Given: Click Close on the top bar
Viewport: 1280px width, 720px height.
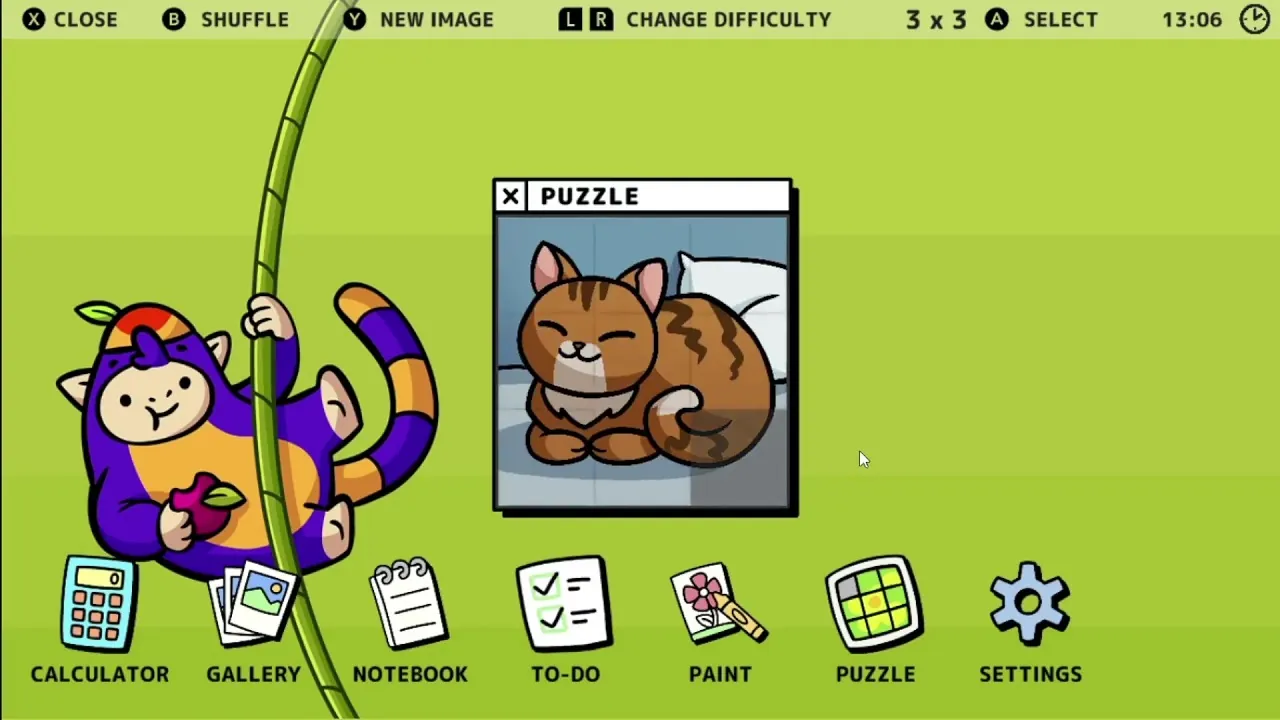Looking at the screenshot, I should [68, 19].
